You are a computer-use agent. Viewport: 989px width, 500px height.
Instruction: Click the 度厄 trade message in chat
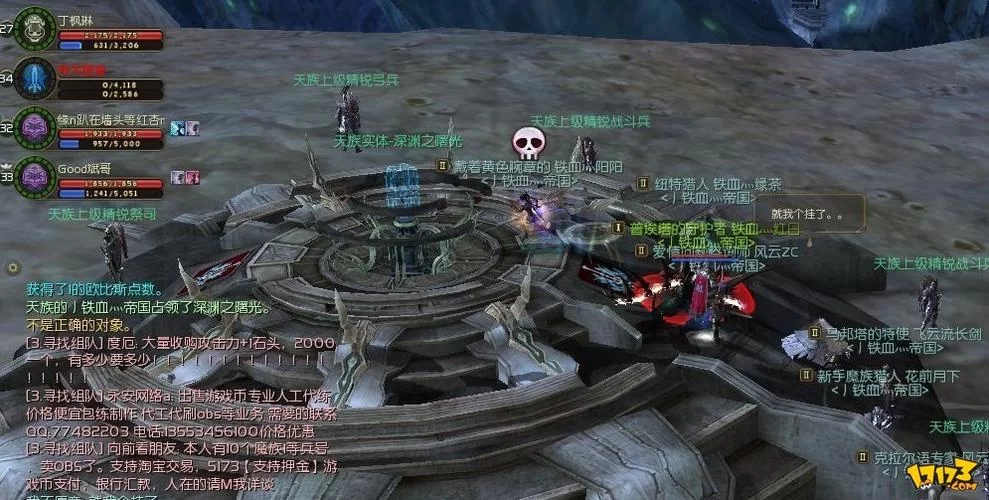pos(180,350)
